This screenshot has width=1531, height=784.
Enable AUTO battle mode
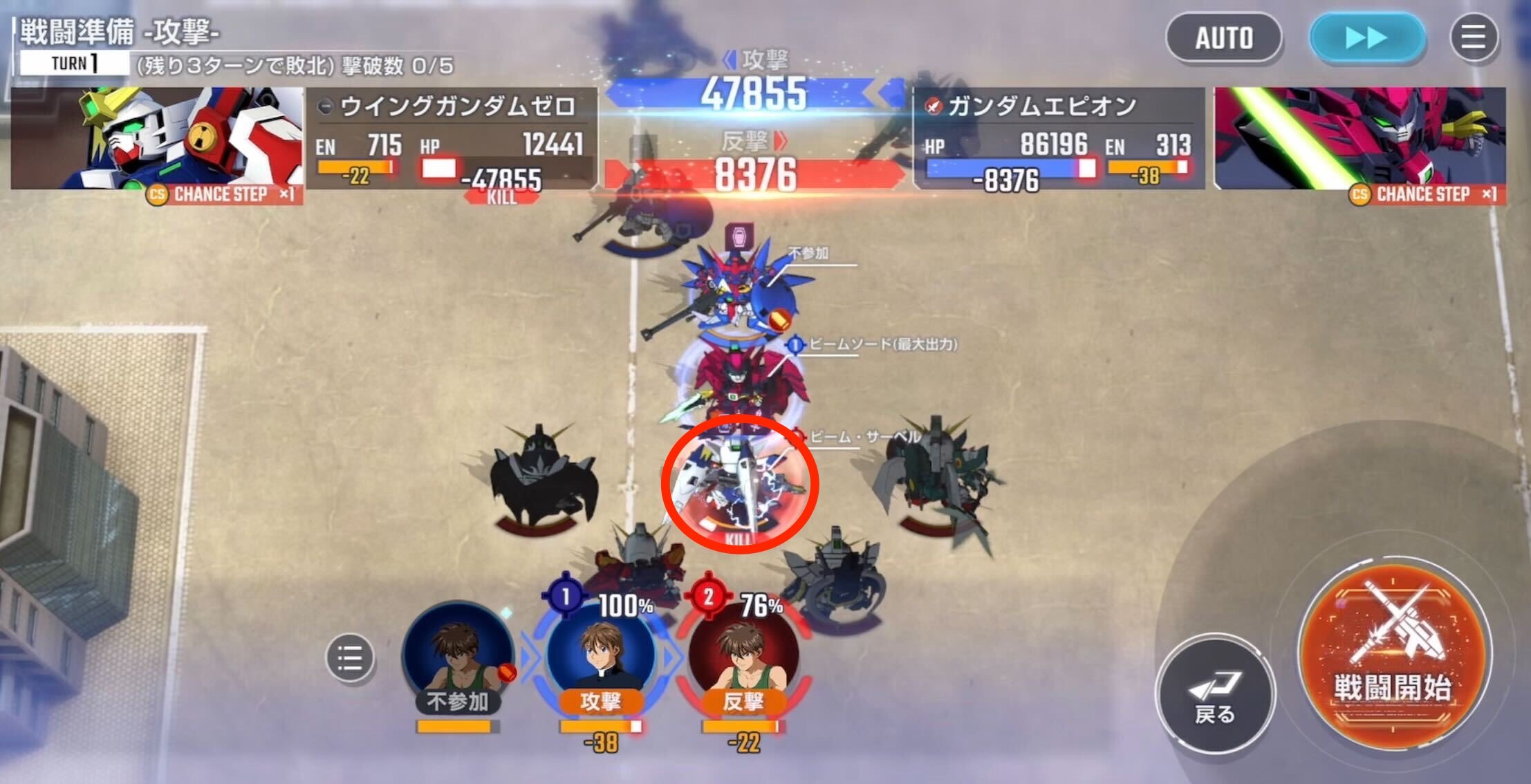[x=1224, y=39]
